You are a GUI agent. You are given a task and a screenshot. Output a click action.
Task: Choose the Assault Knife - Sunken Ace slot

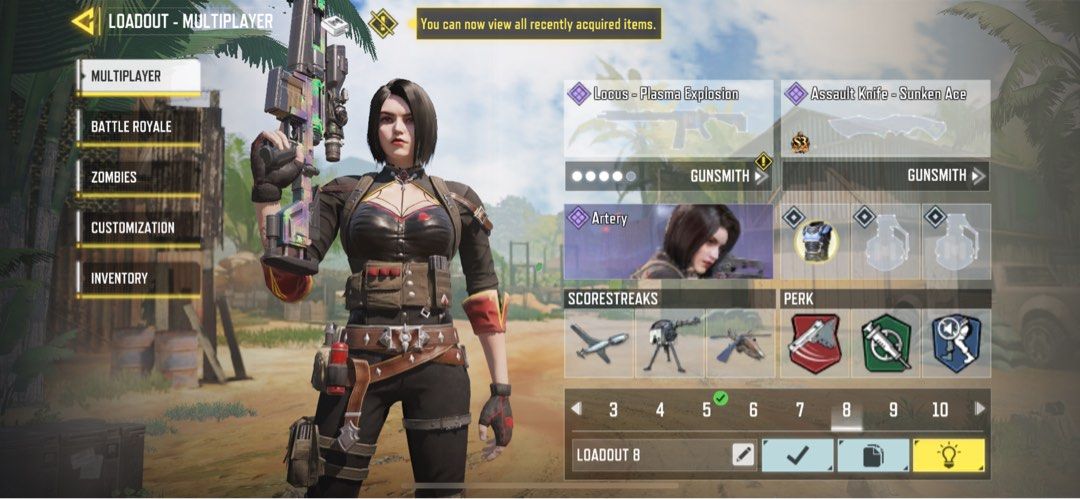click(x=885, y=119)
